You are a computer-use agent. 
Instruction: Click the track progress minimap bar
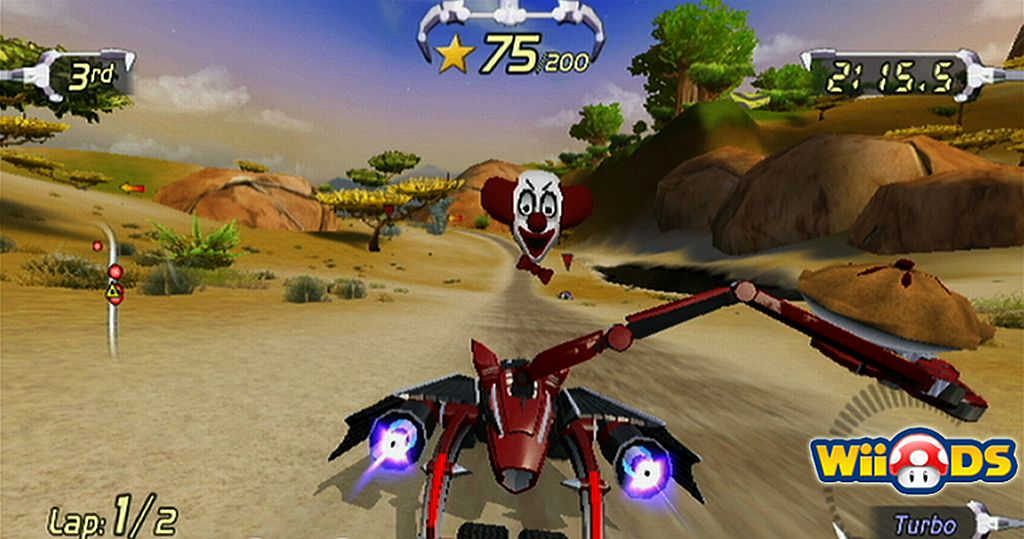(x=112, y=287)
